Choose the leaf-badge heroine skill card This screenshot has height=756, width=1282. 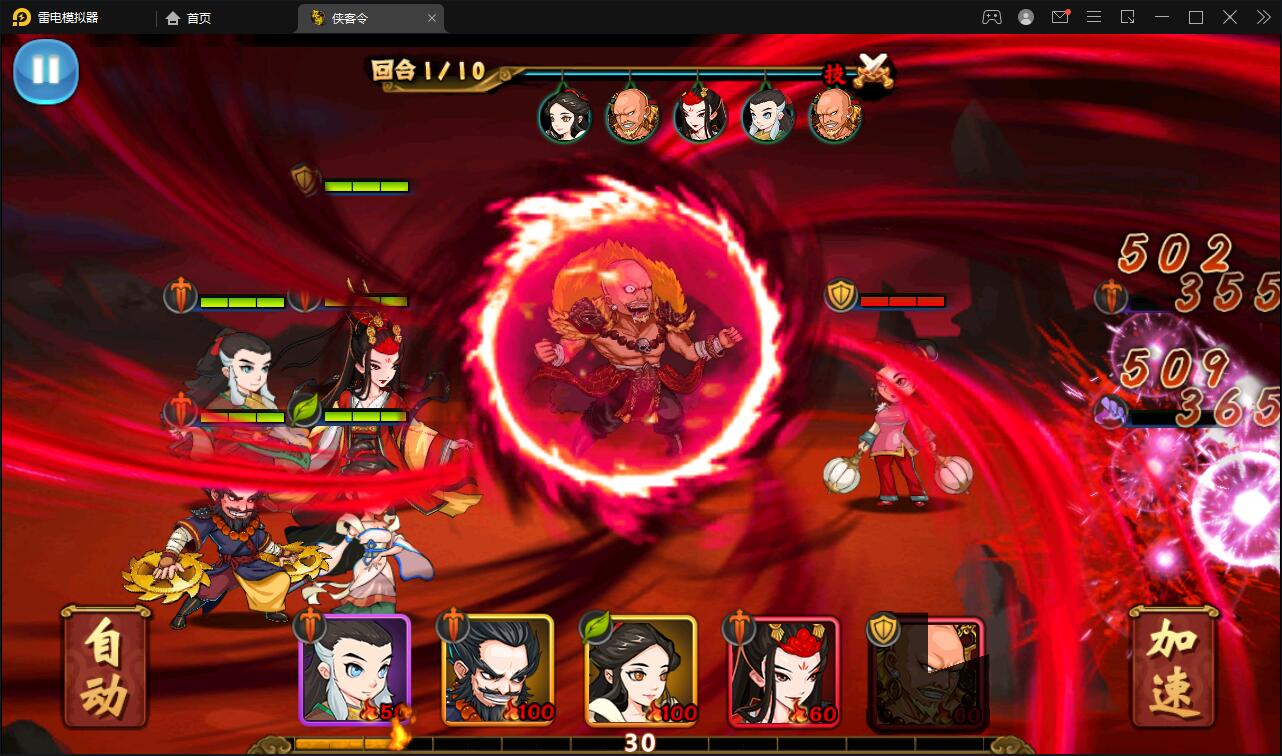tap(641, 670)
